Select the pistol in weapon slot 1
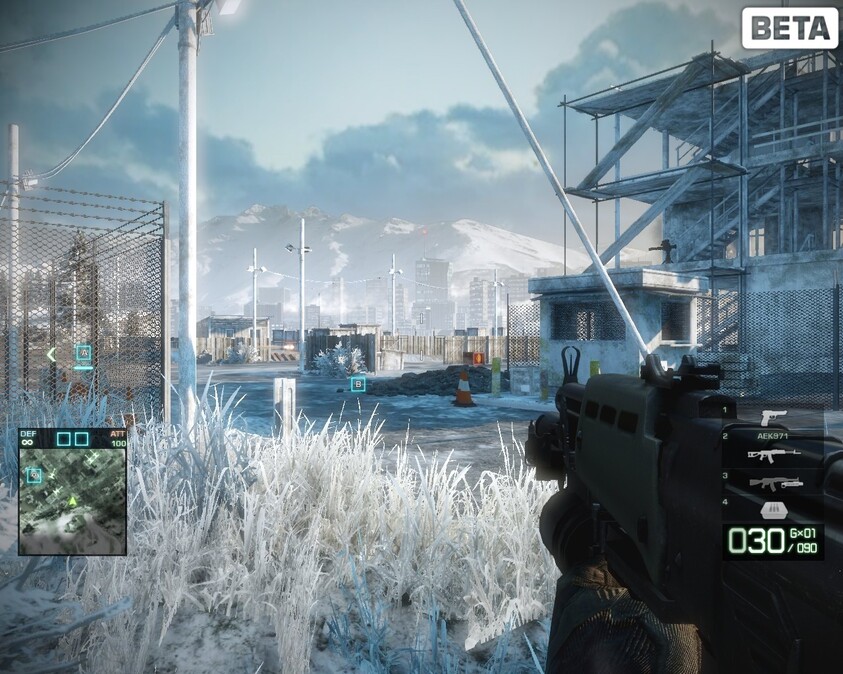Image resolution: width=843 pixels, height=674 pixels. pyautogui.click(x=773, y=416)
